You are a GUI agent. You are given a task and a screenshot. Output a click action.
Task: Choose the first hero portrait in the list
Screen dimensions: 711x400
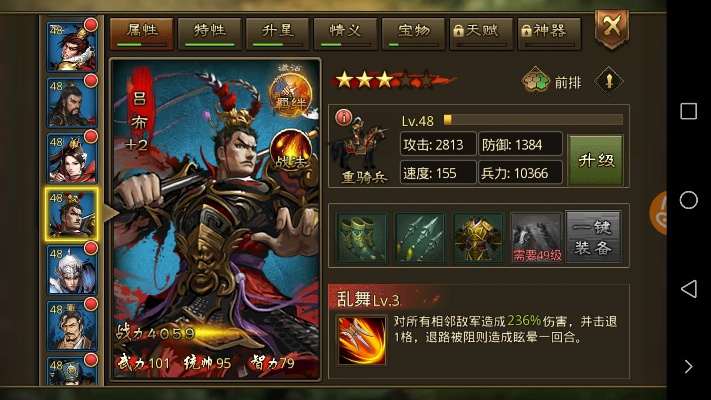[x=72, y=45]
